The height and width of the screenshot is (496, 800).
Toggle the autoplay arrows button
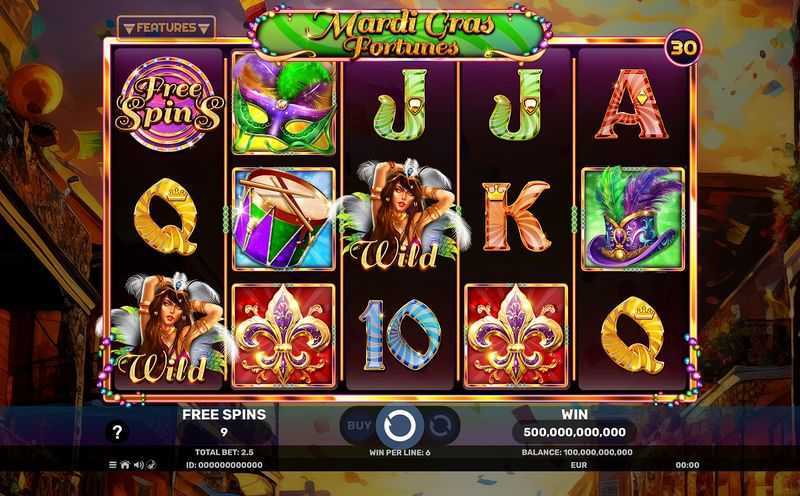[x=441, y=425]
